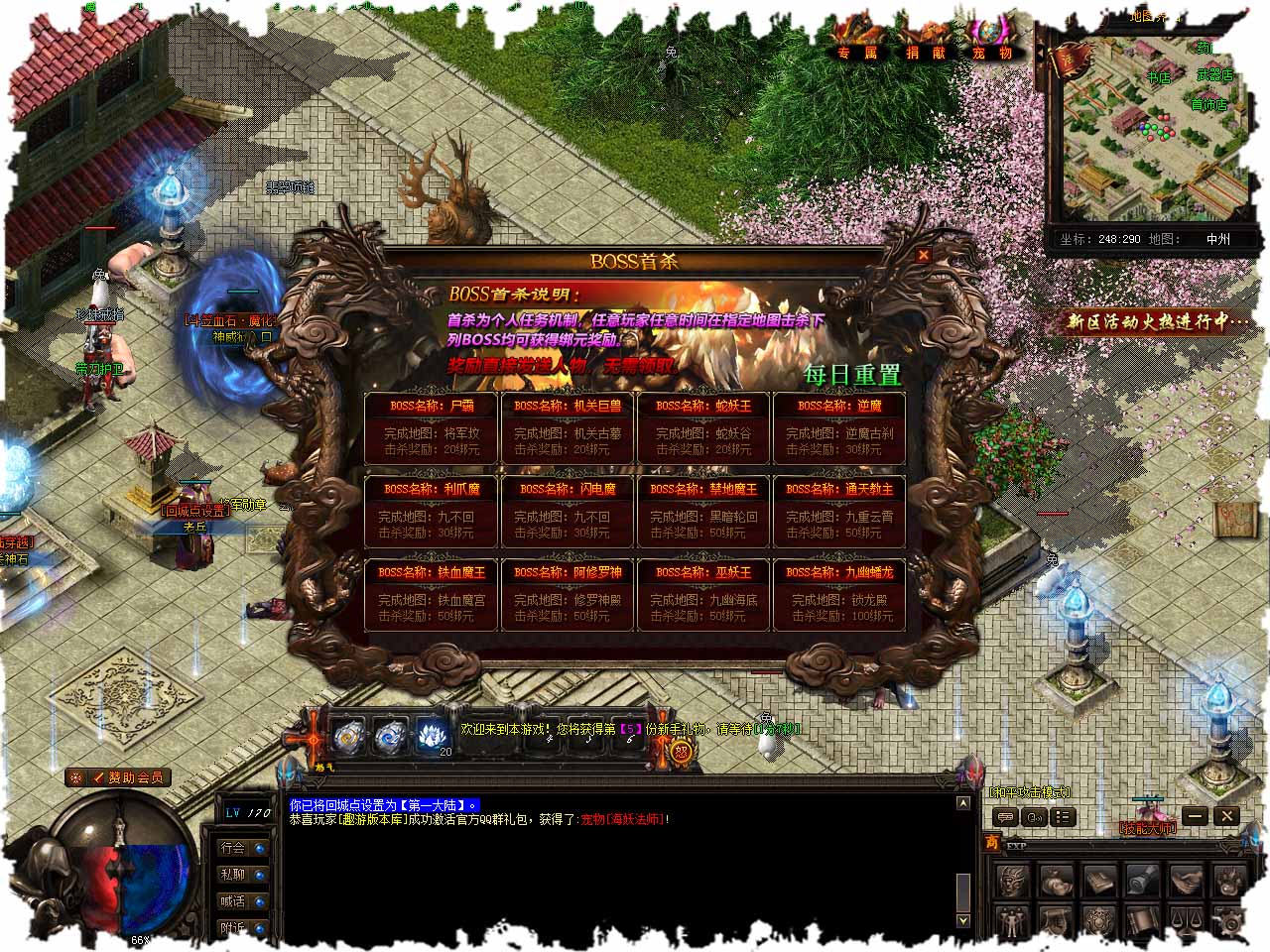Open the 商 shop button
This screenshot has height=952, width=1270.
coord(991,844)
